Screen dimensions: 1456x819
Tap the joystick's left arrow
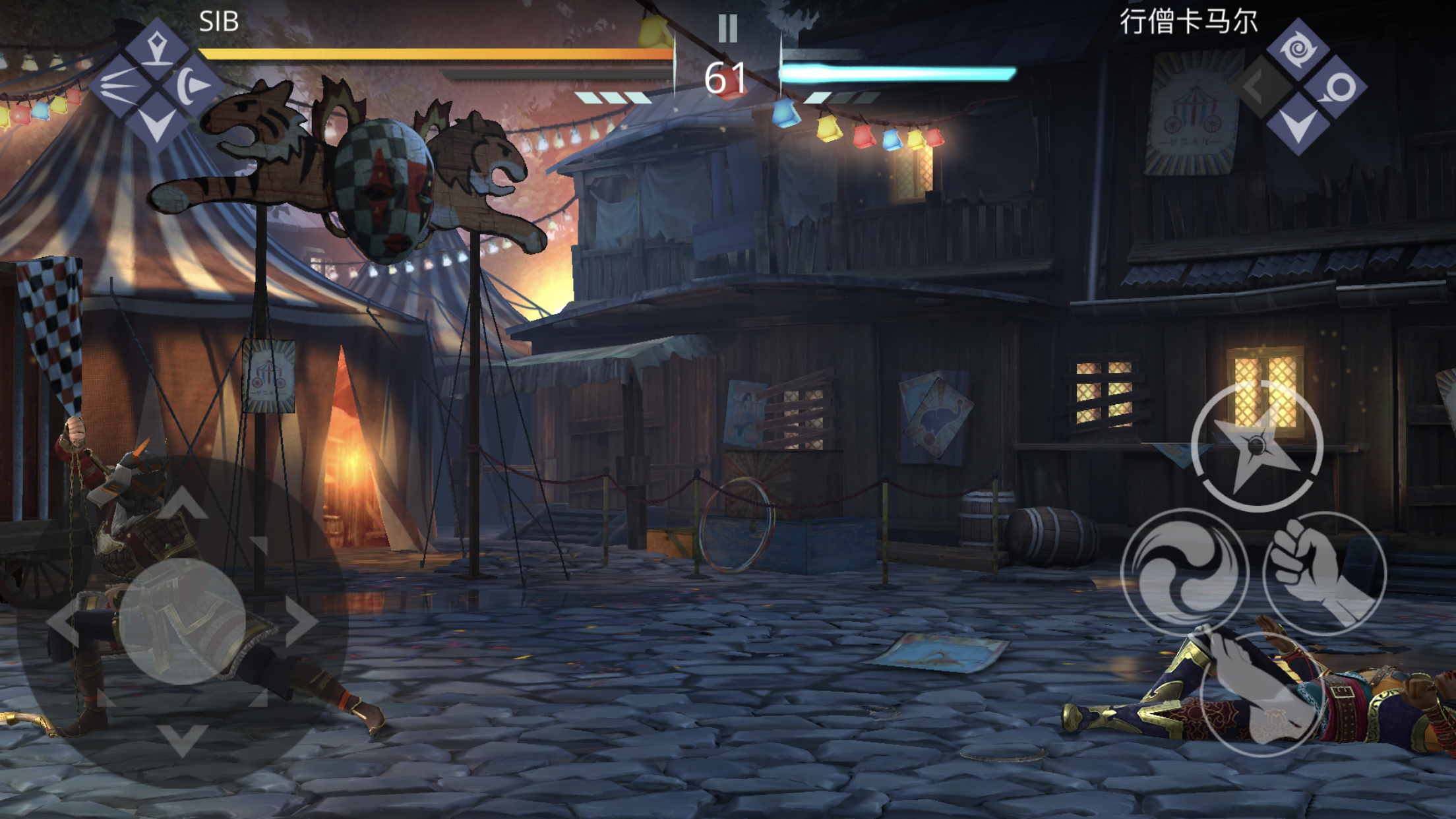63,621
